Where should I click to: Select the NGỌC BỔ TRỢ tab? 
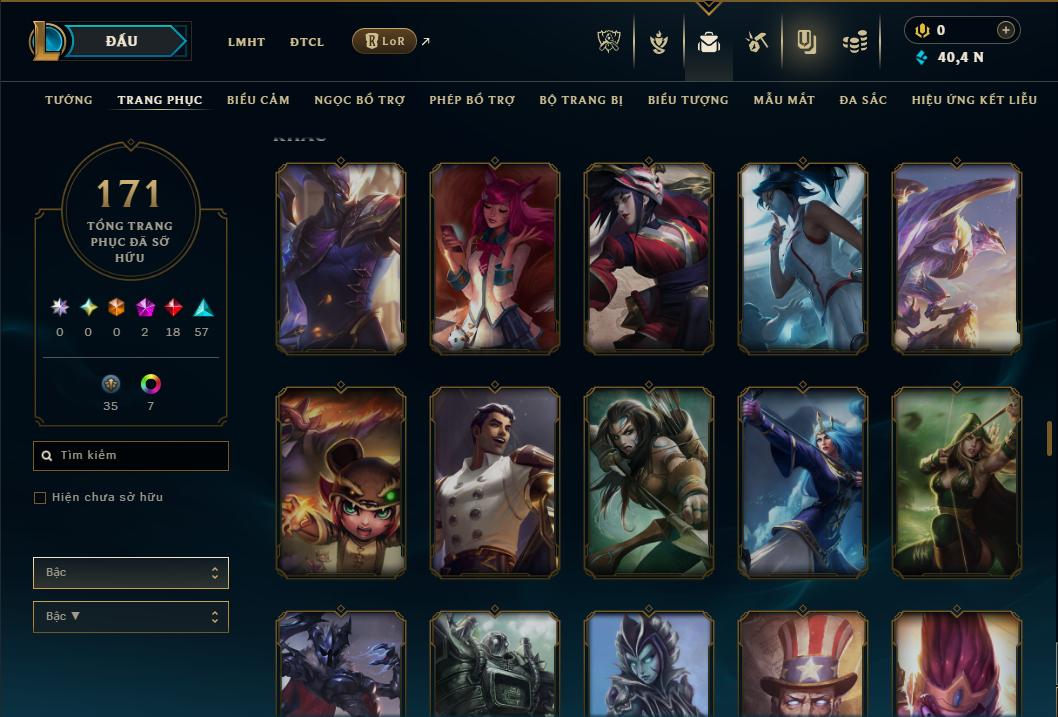(359, 100)
